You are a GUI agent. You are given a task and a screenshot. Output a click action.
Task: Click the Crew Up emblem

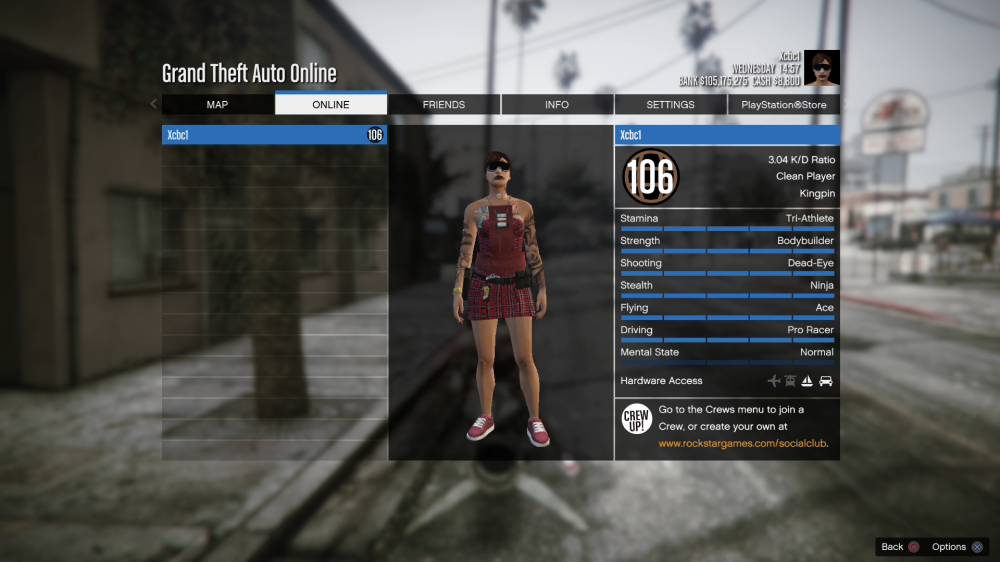637,419
